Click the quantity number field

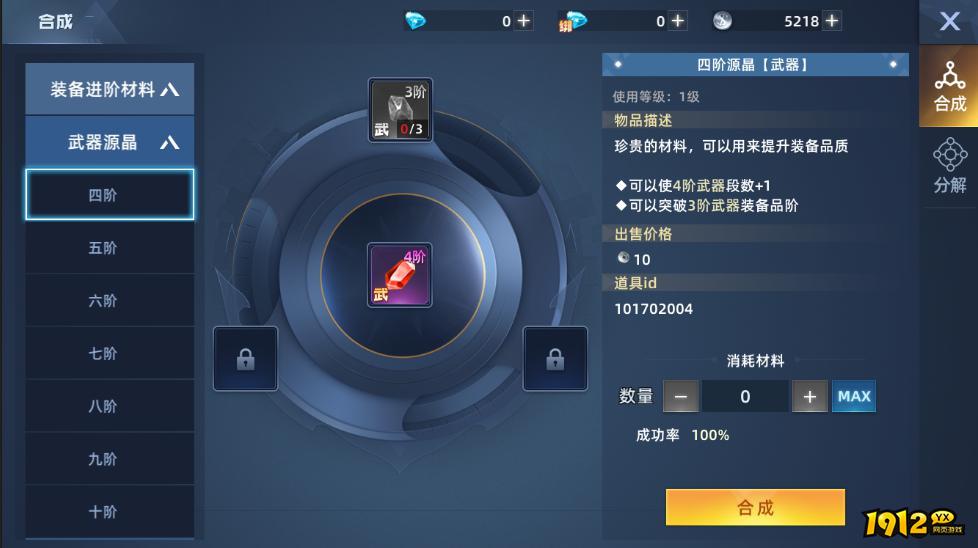click(x=745, y=397)
